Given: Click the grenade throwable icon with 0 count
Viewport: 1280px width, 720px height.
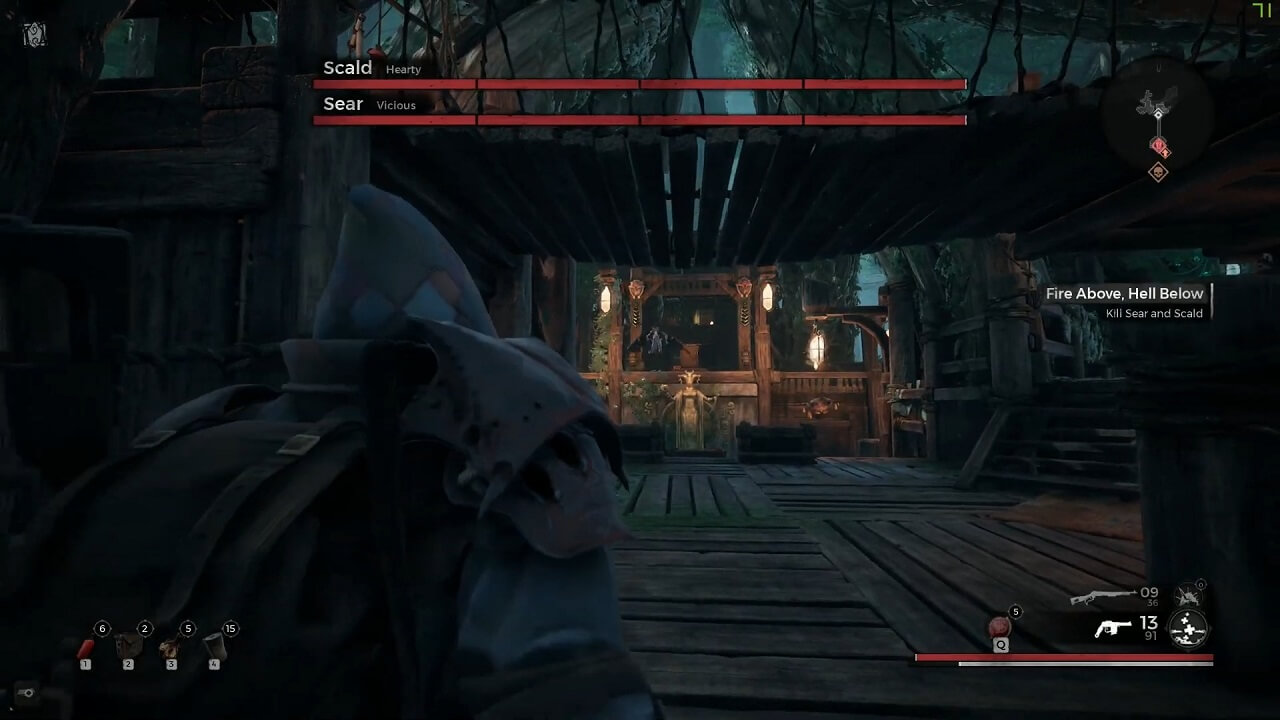Looking at the screenshot, I should pyautogui.click(x=1186, y=593).
